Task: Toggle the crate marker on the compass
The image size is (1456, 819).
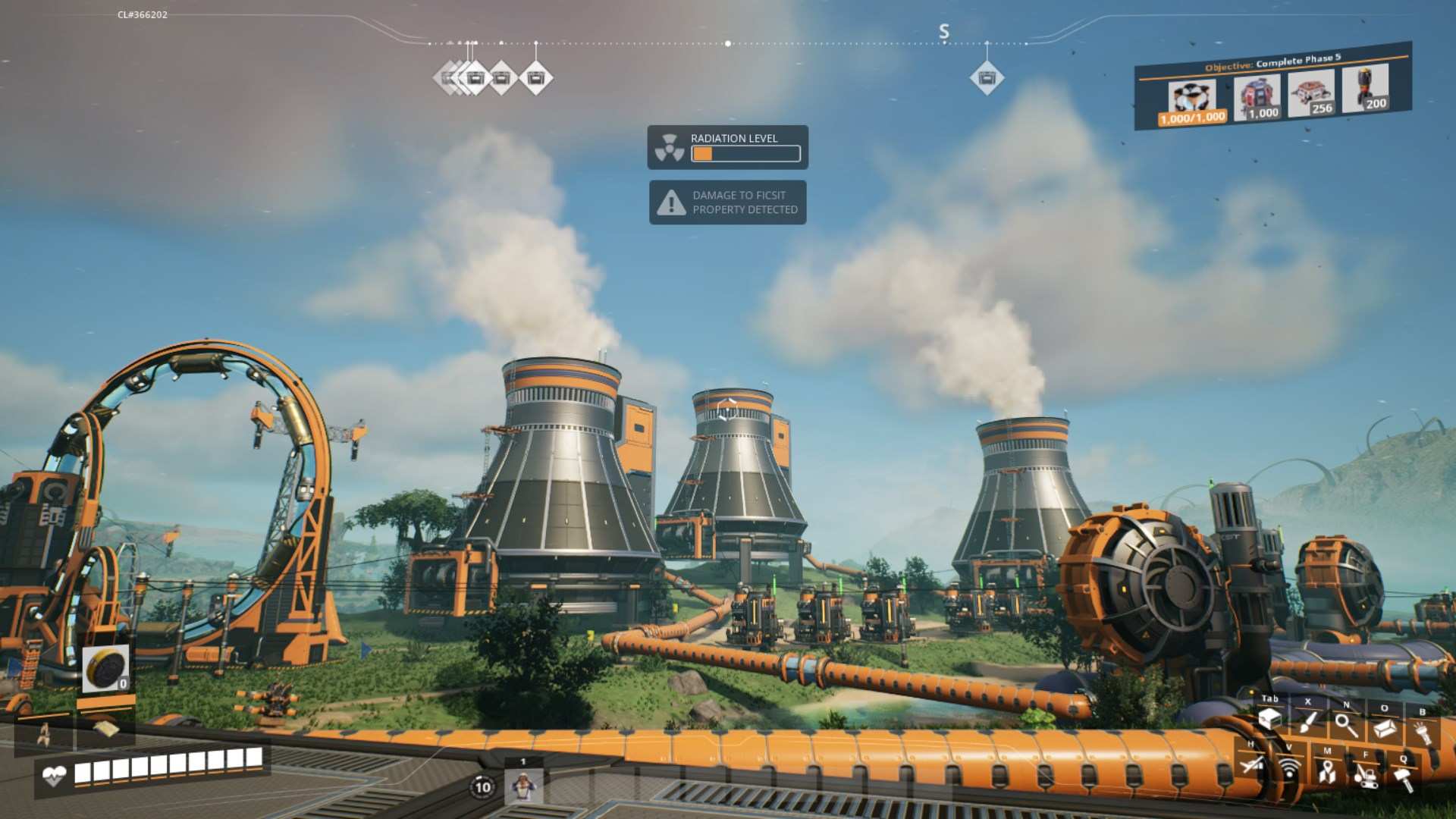Action: (987, 77)
